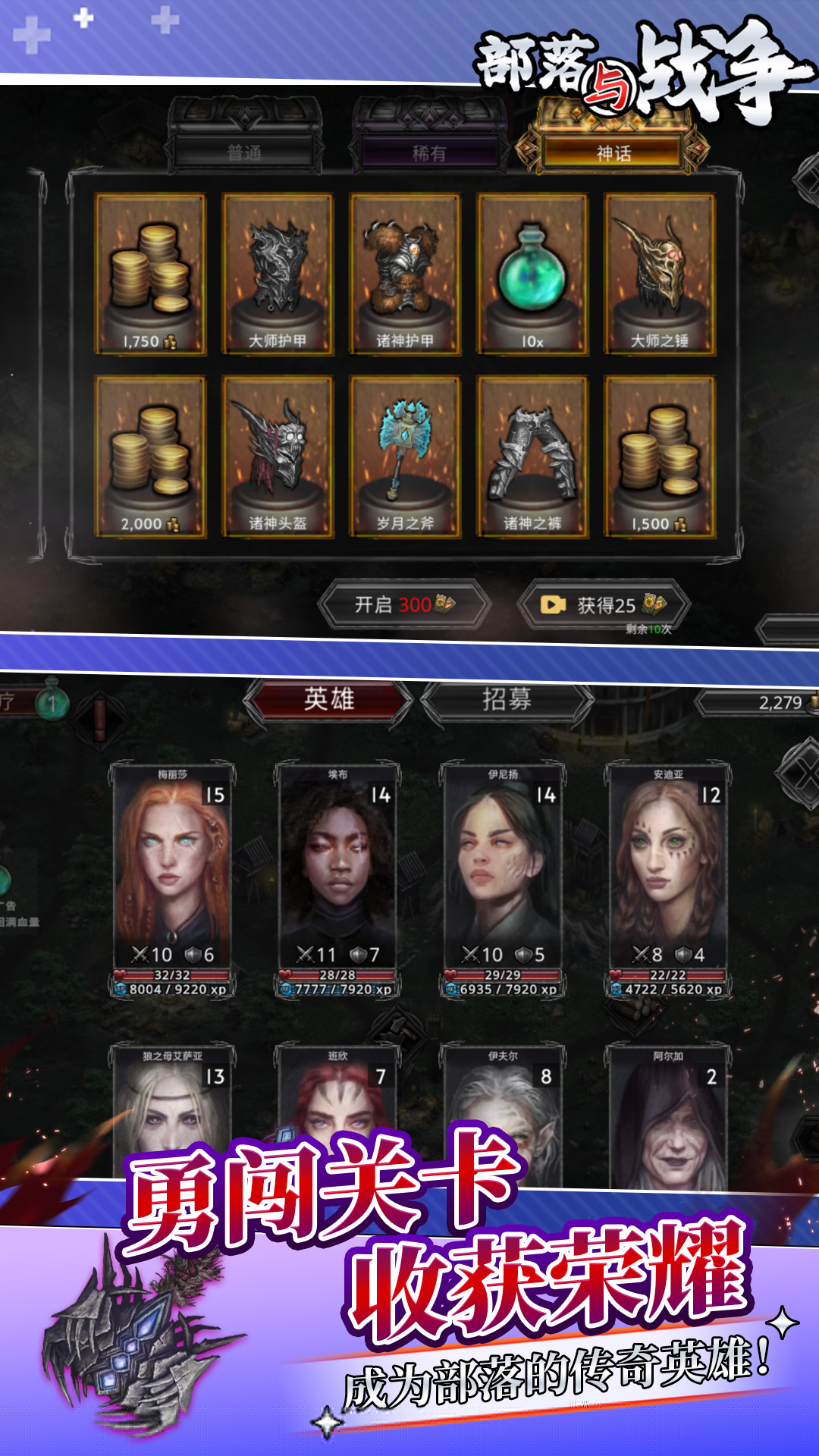Select the 1,750 gold coins reward
Viewport: 819px width, 1456px height.
150,273
